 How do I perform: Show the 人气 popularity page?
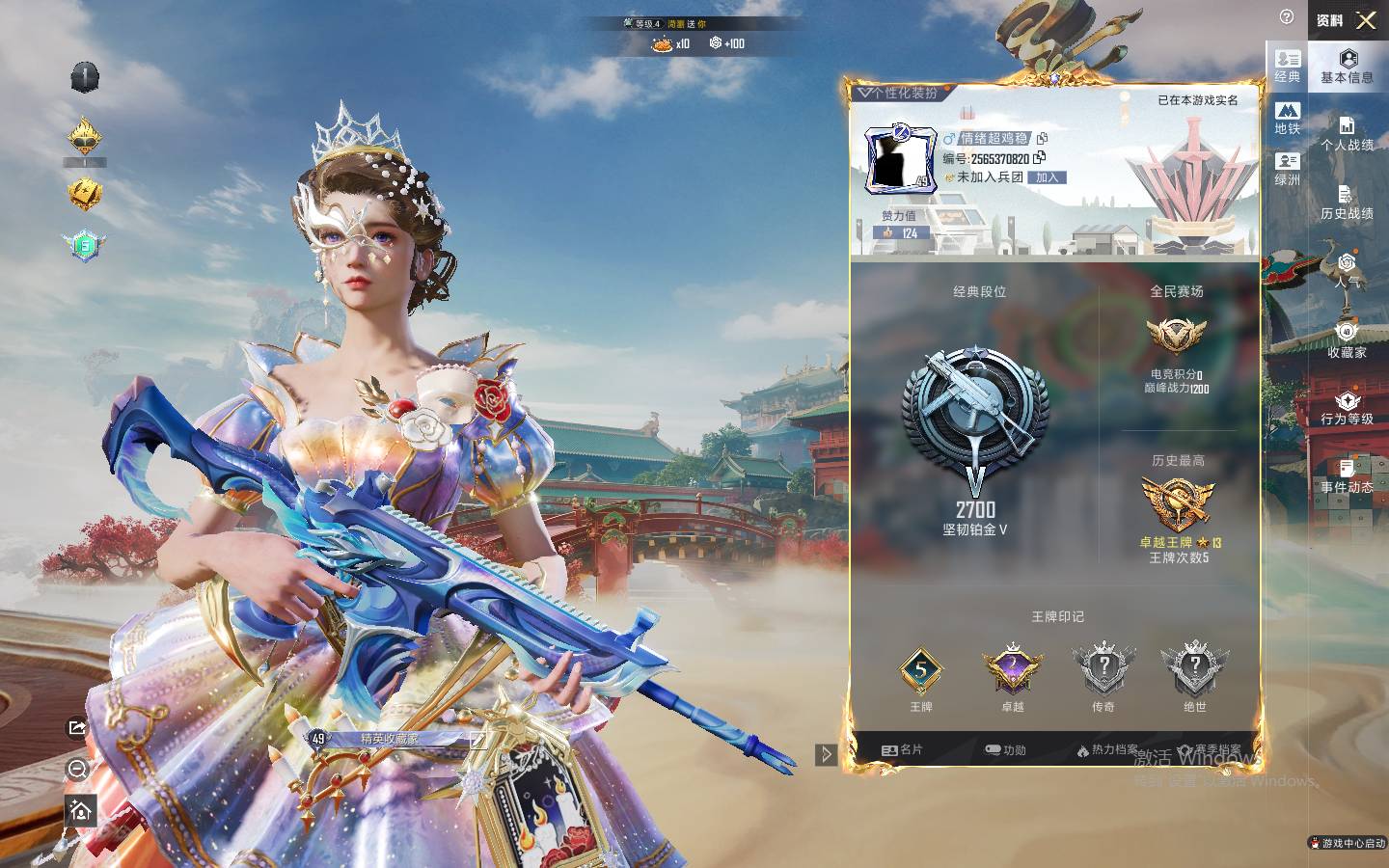coord(1348,271)
